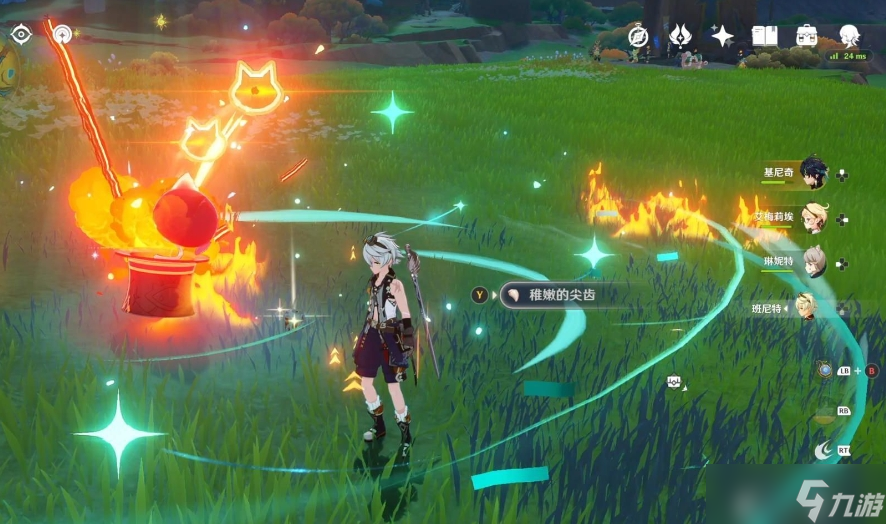Open the Adventurer Handbook book icon
The width and height of the screenshot is (886, 524).
click(765, 36)
